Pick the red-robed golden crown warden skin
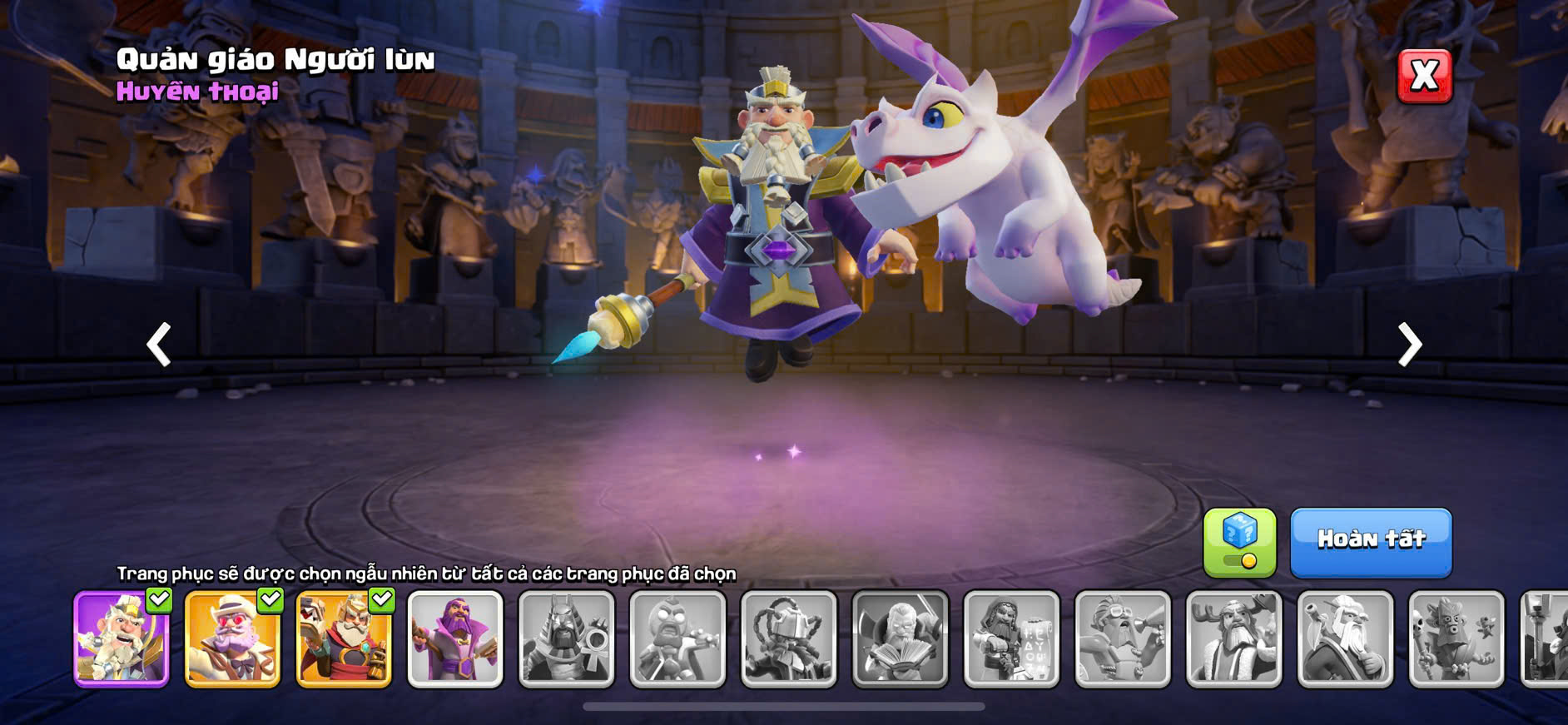 coord(344,638)
